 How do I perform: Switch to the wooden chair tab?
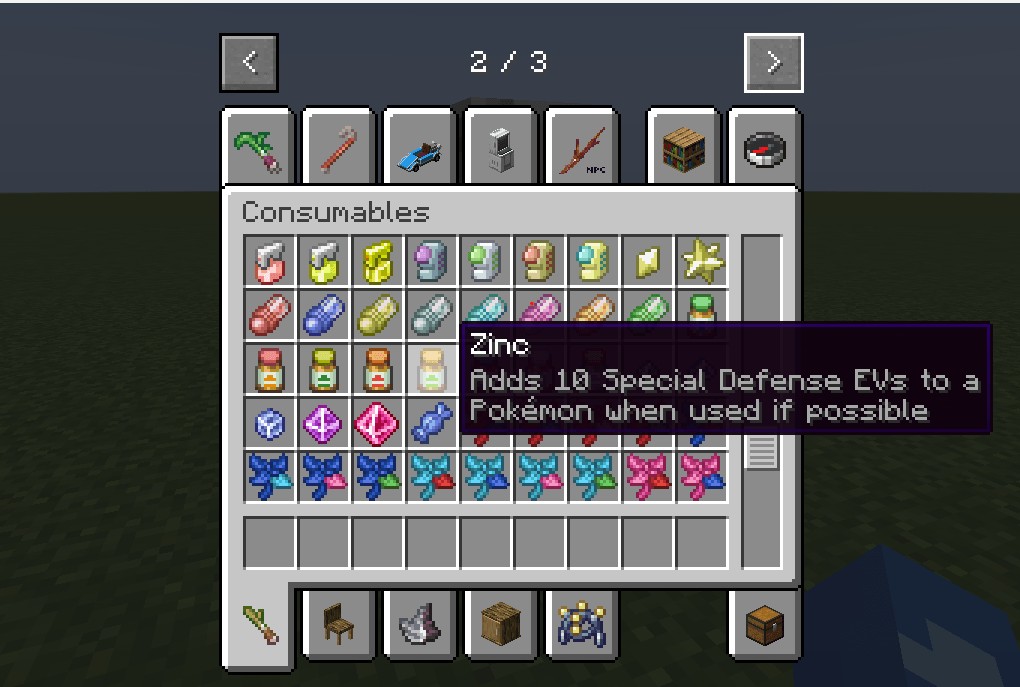(340, 625)
